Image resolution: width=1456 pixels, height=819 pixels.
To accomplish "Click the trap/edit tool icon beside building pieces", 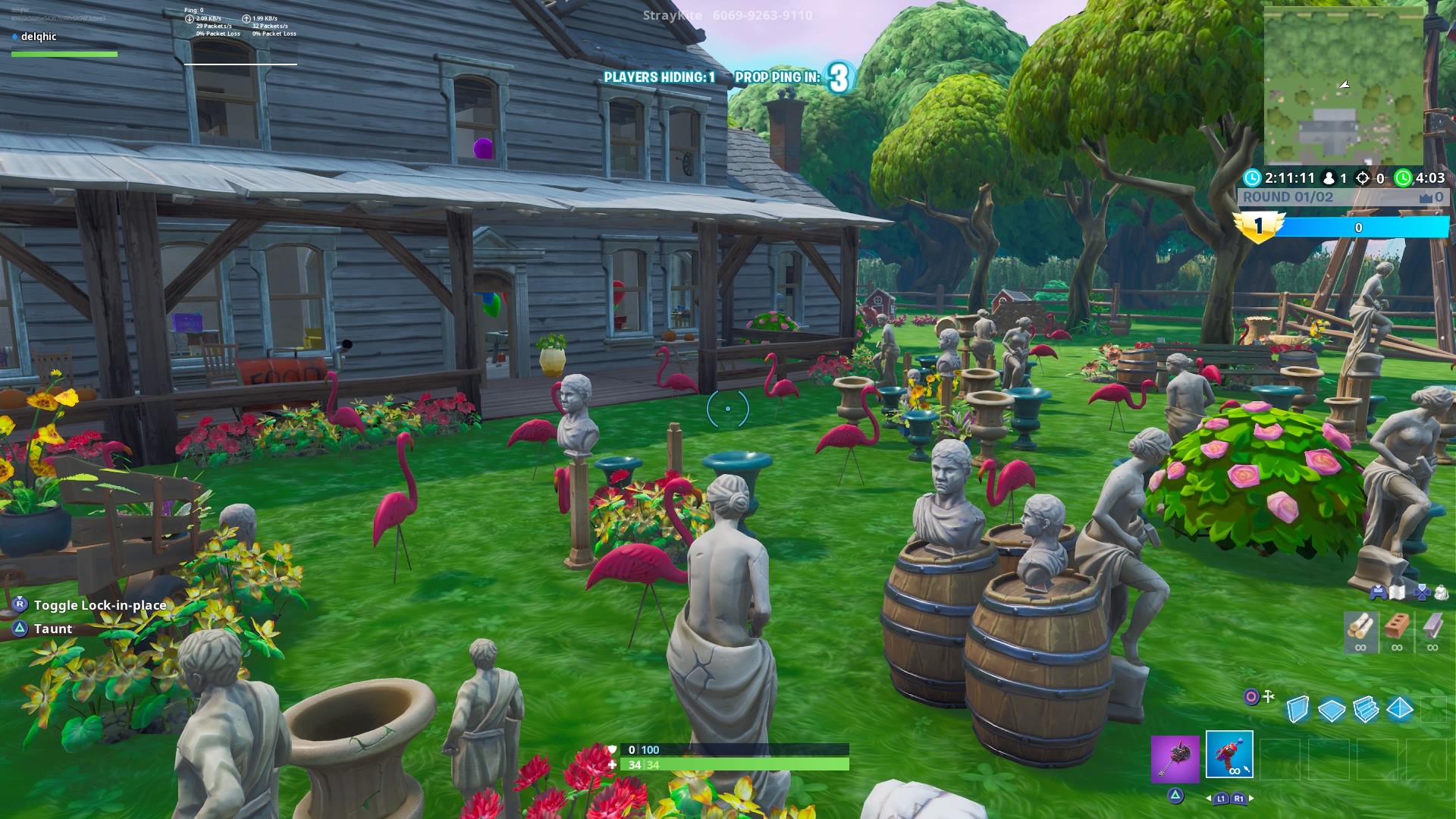I will tap(1268, 696).
